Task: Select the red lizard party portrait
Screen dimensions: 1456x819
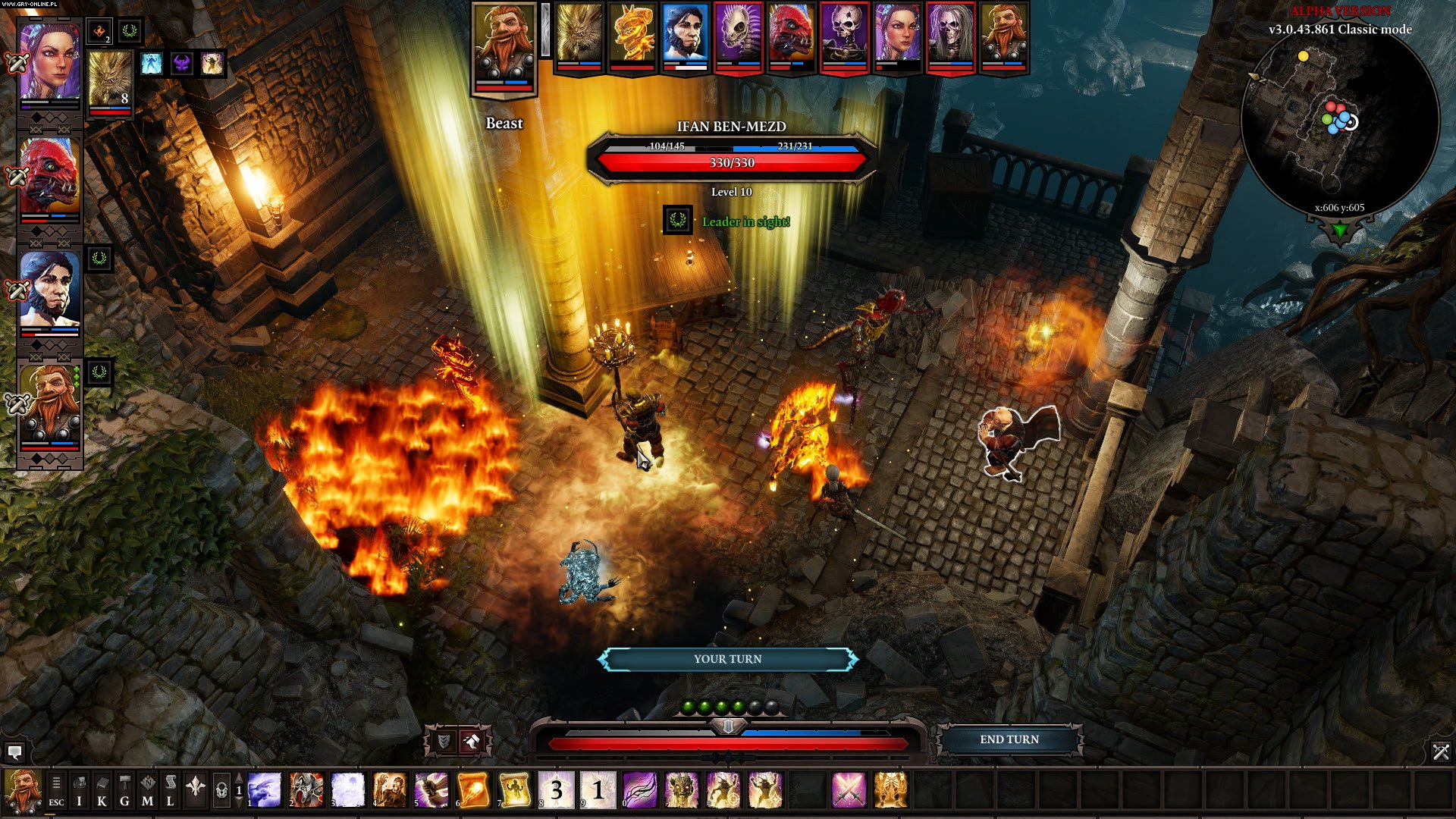Action: click(x=49, y=176)
